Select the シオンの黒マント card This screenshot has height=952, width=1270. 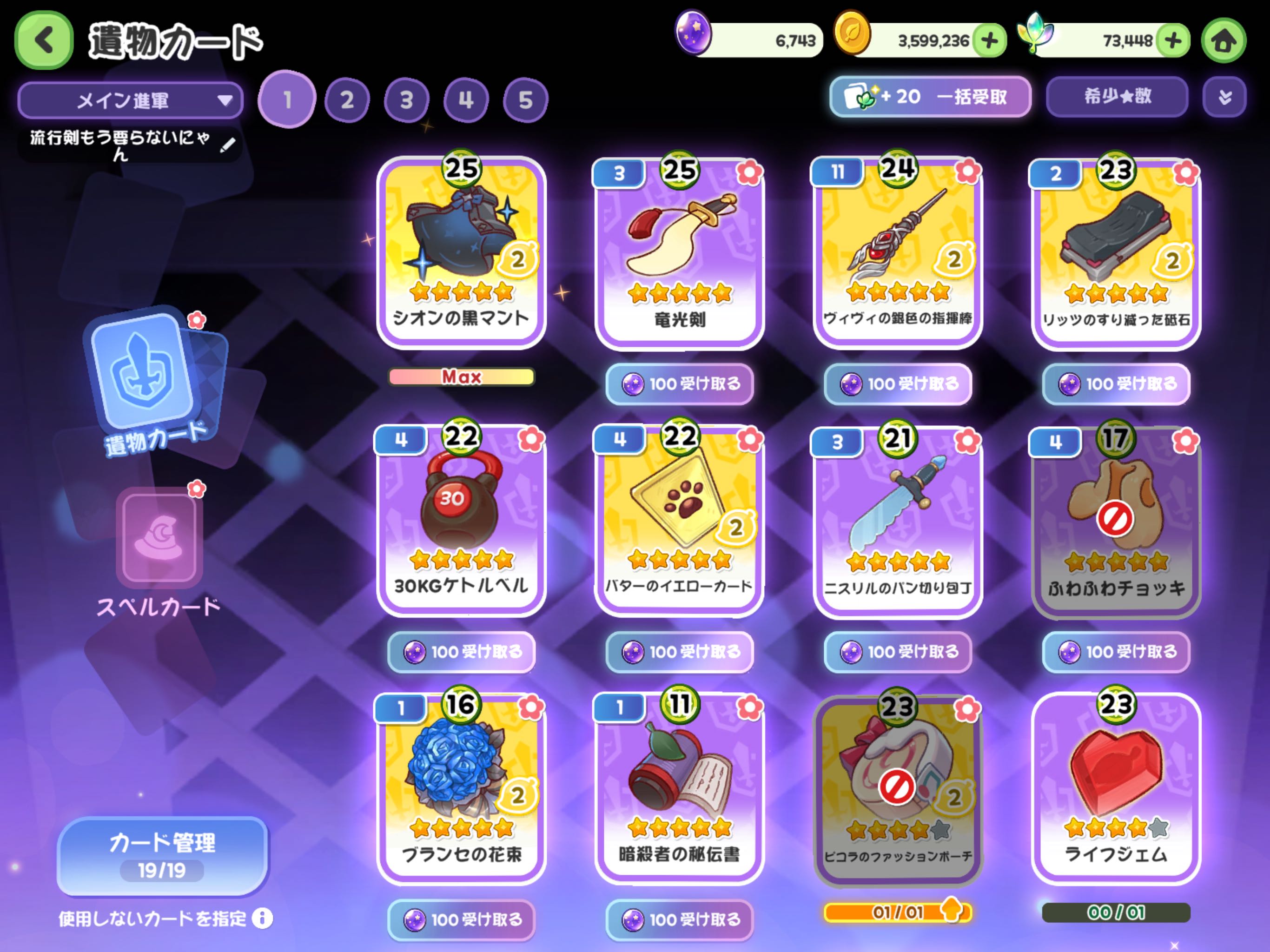click(461, 252)
